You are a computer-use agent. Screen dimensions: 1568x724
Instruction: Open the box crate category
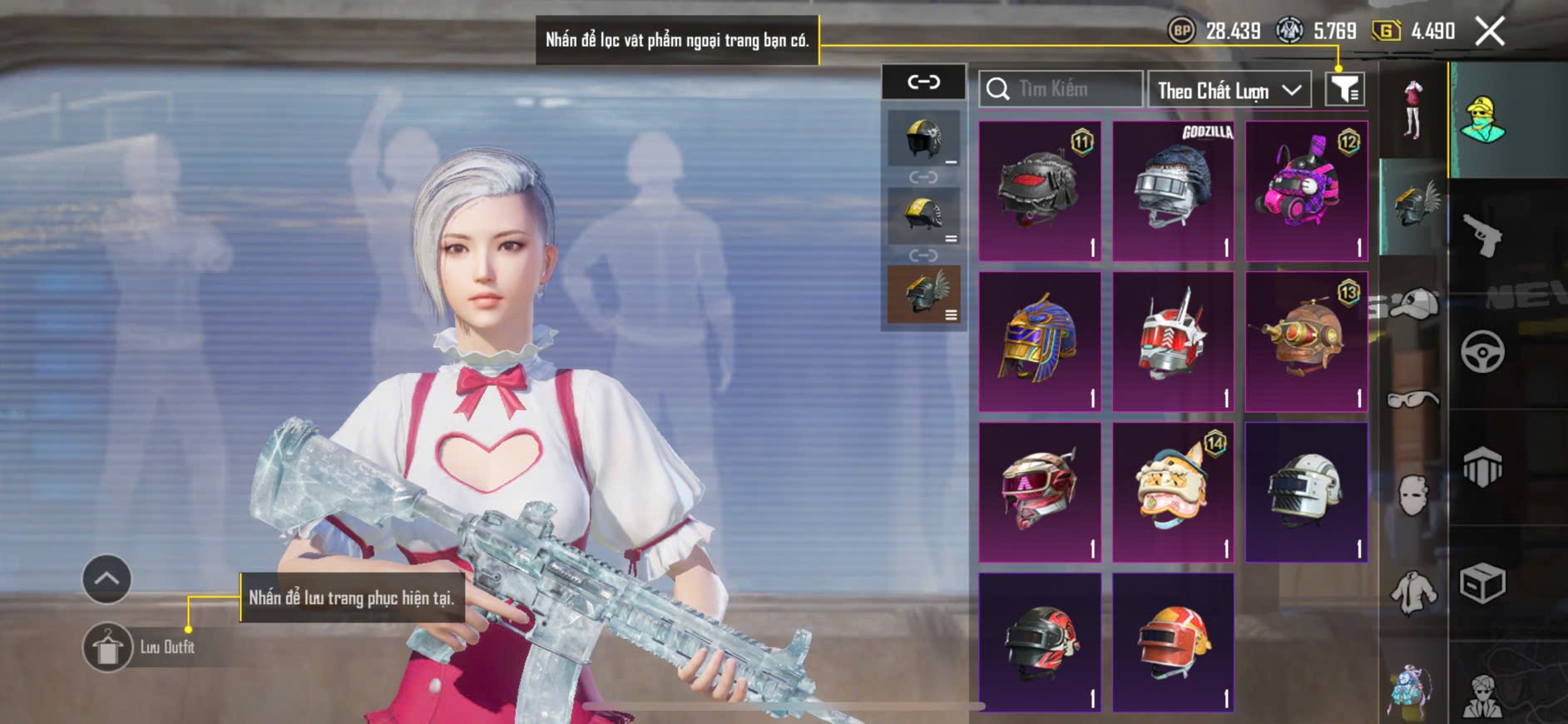(x=1482, y=583)
